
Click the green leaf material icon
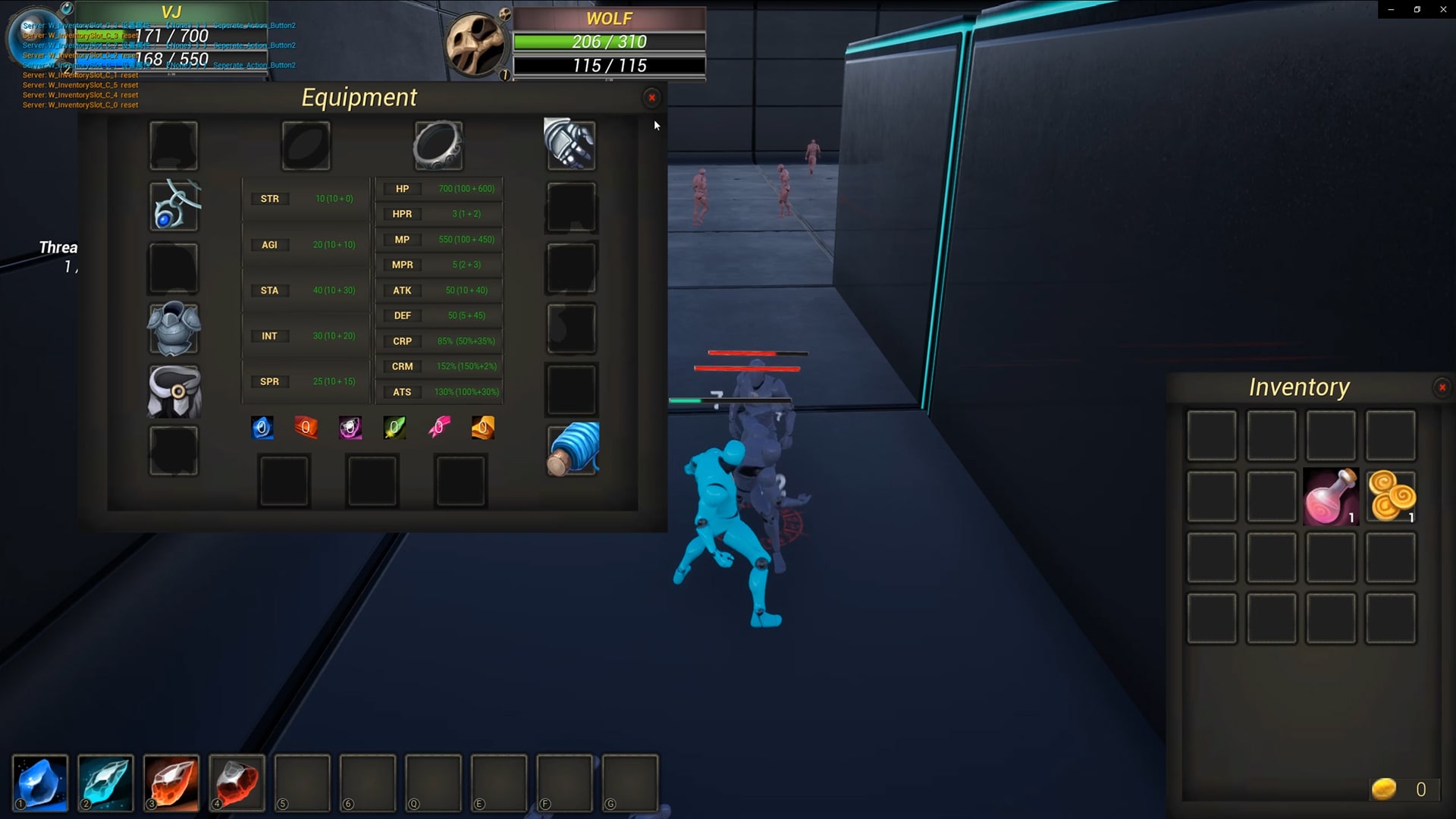(394, 427)
